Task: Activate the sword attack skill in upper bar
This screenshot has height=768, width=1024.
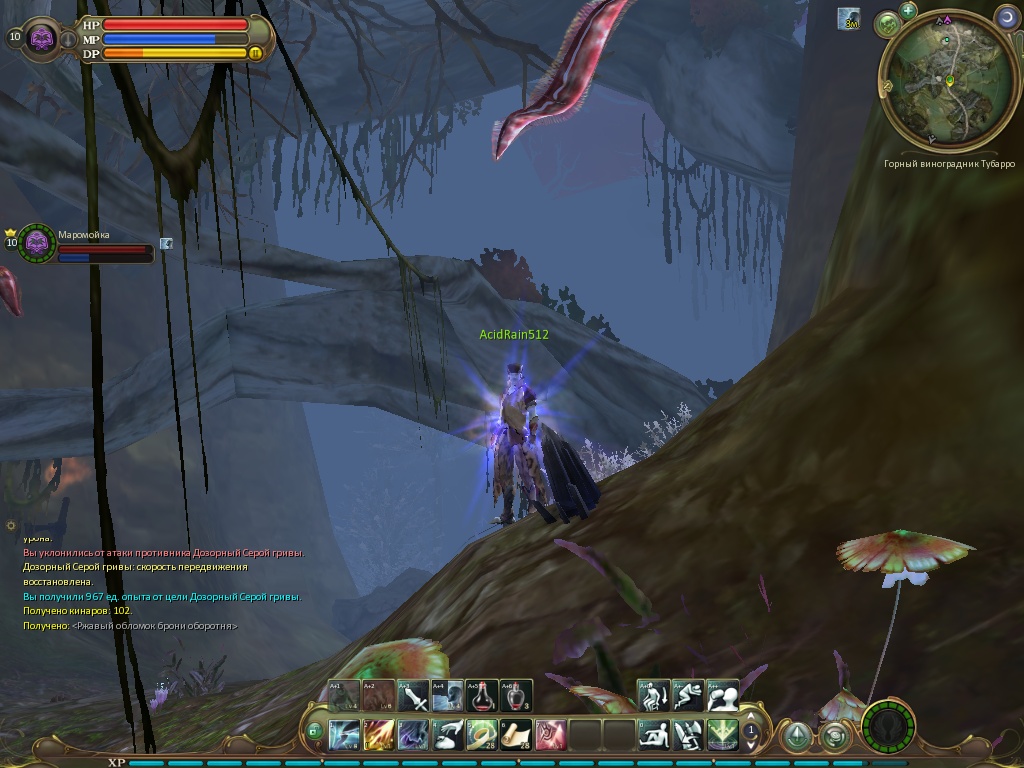Action: pyautogui.click(x=414, y=695)
